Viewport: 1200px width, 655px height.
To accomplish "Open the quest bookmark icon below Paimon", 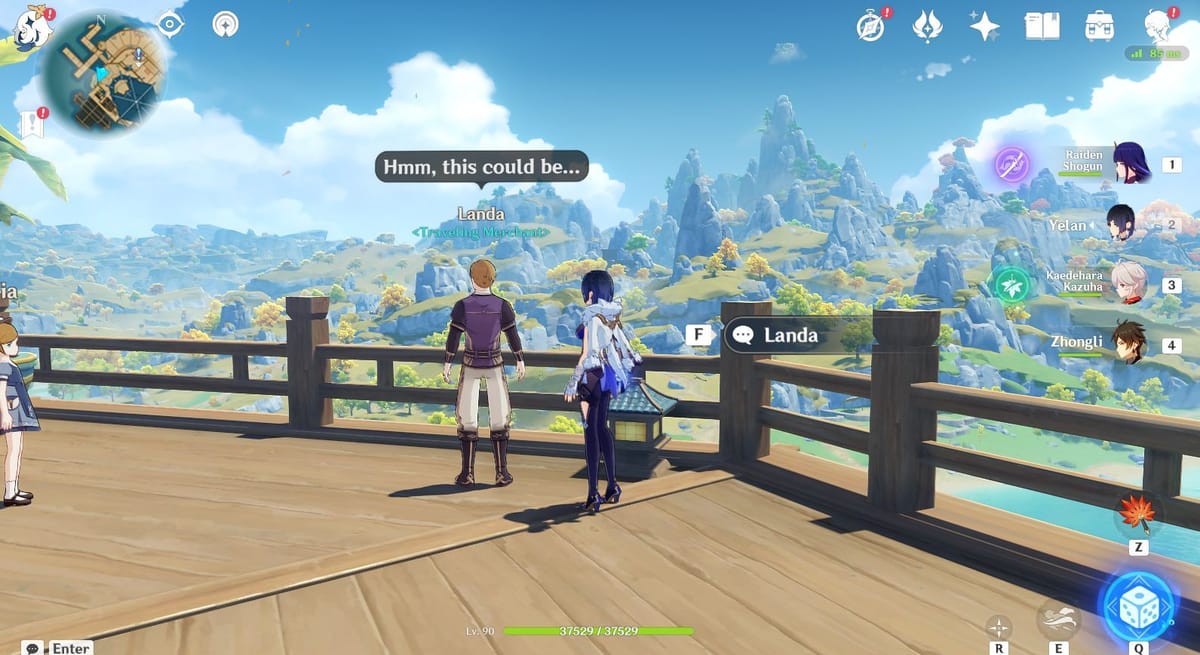I will 31,124.
